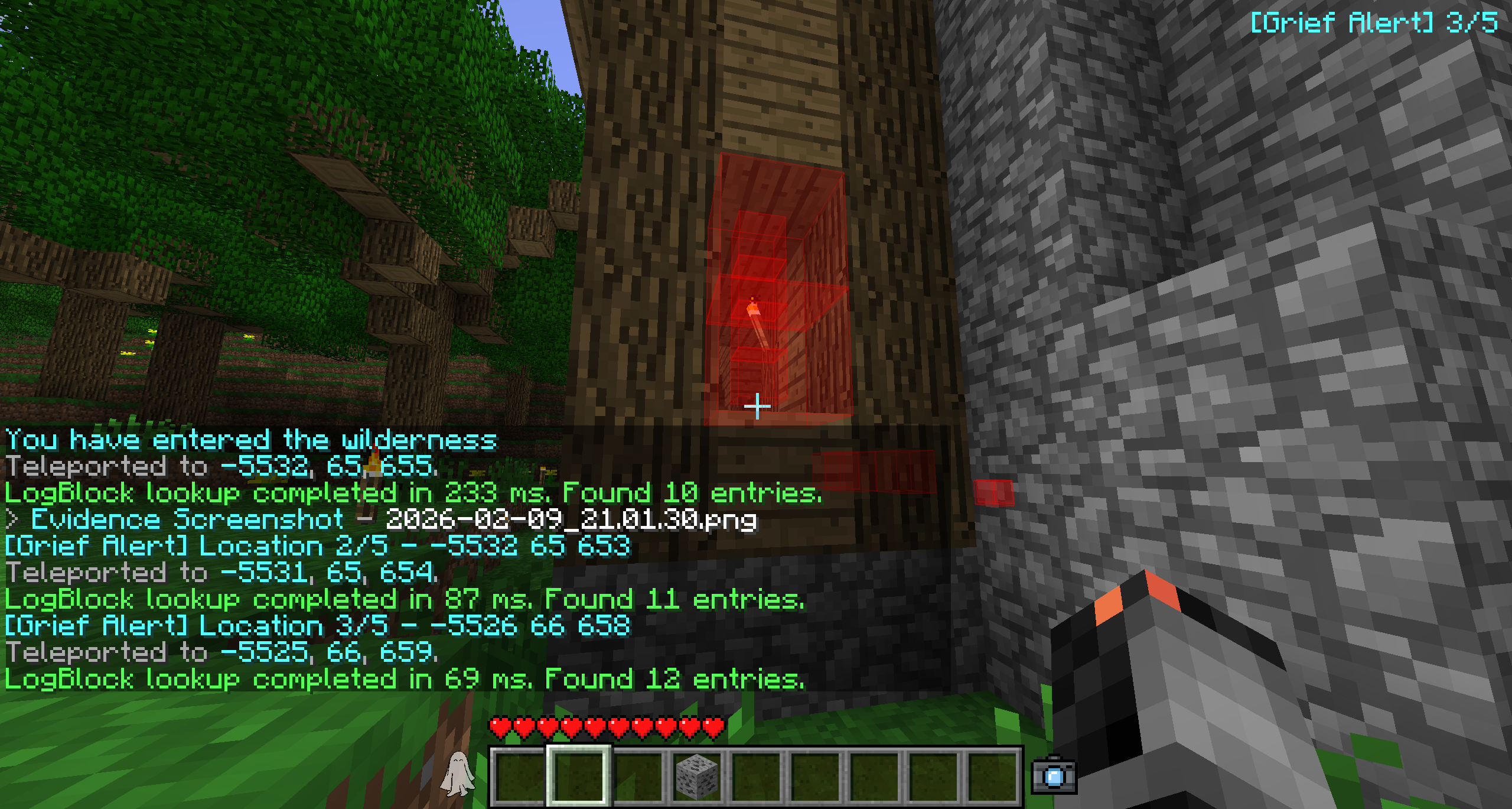Click the camera icon beside the hotbar
Screen dimensions: 1512x809
pos(1054,776)
